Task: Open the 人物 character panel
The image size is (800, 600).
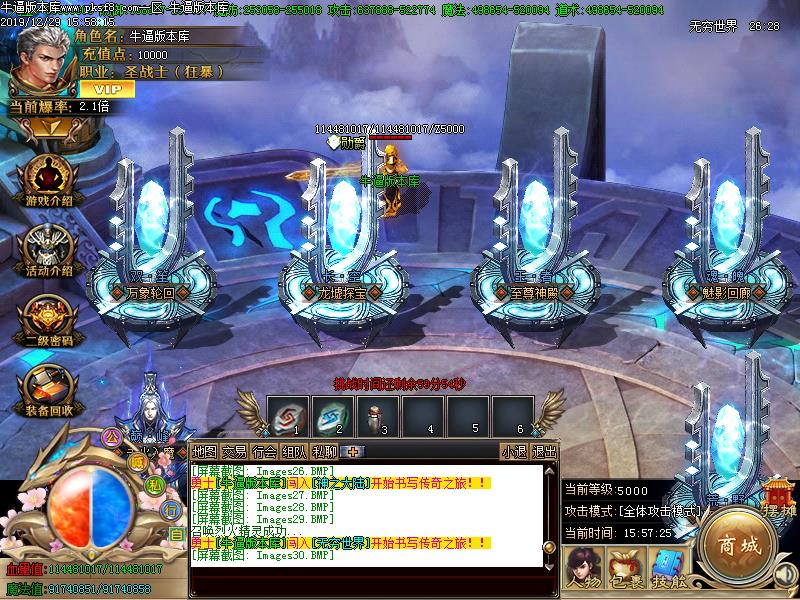Action: pyautogui.click(x=583, y=566)
